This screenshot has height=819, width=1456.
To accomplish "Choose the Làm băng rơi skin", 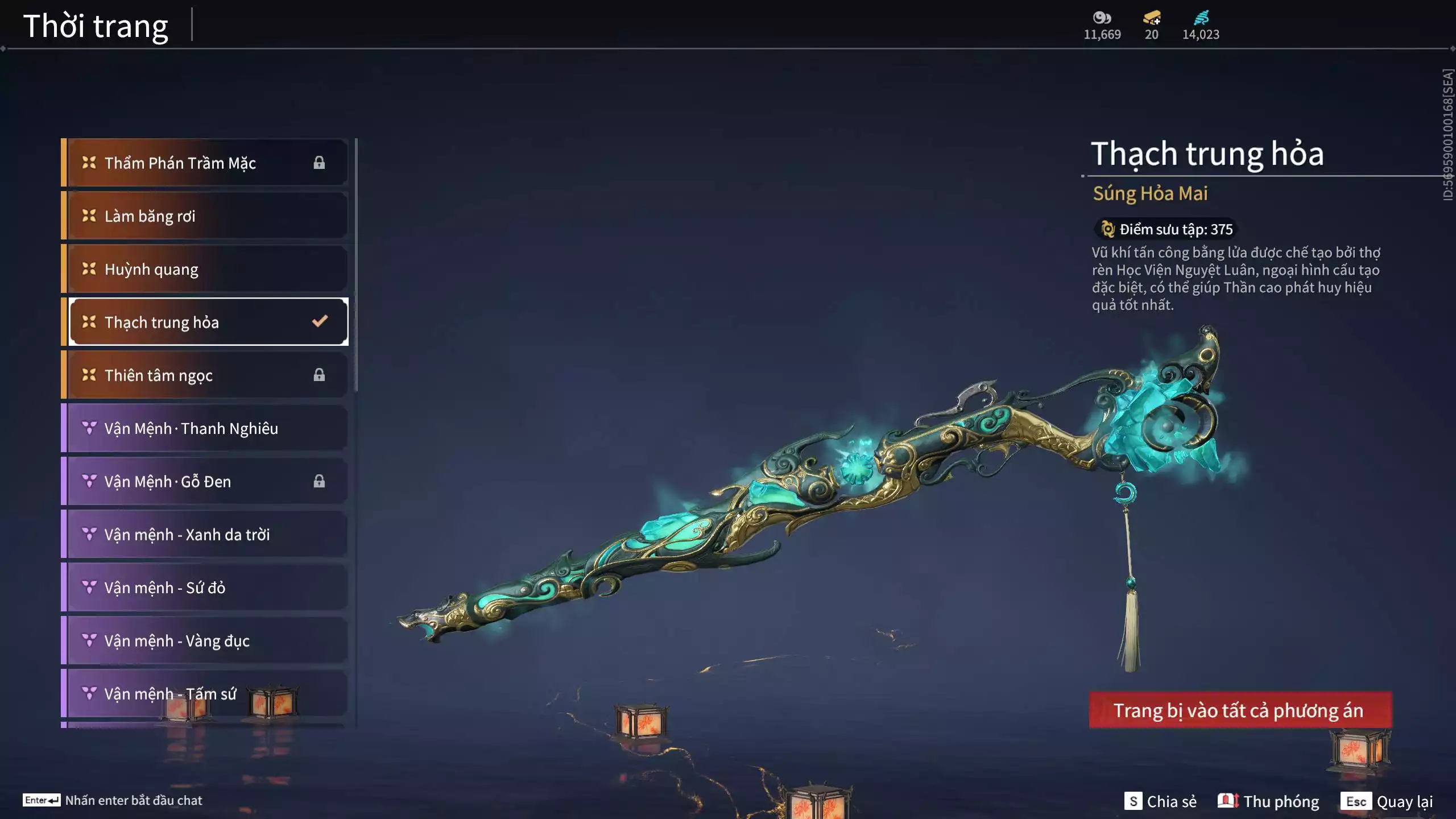I will 205,216.
